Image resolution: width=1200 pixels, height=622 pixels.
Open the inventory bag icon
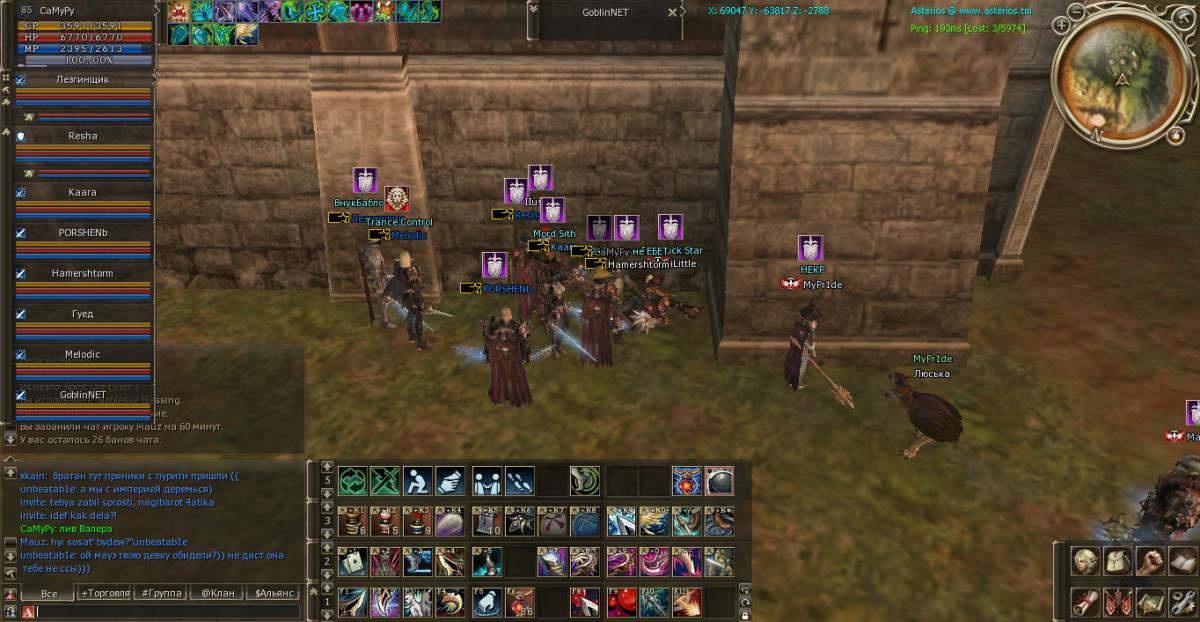tap(1118, 560)
